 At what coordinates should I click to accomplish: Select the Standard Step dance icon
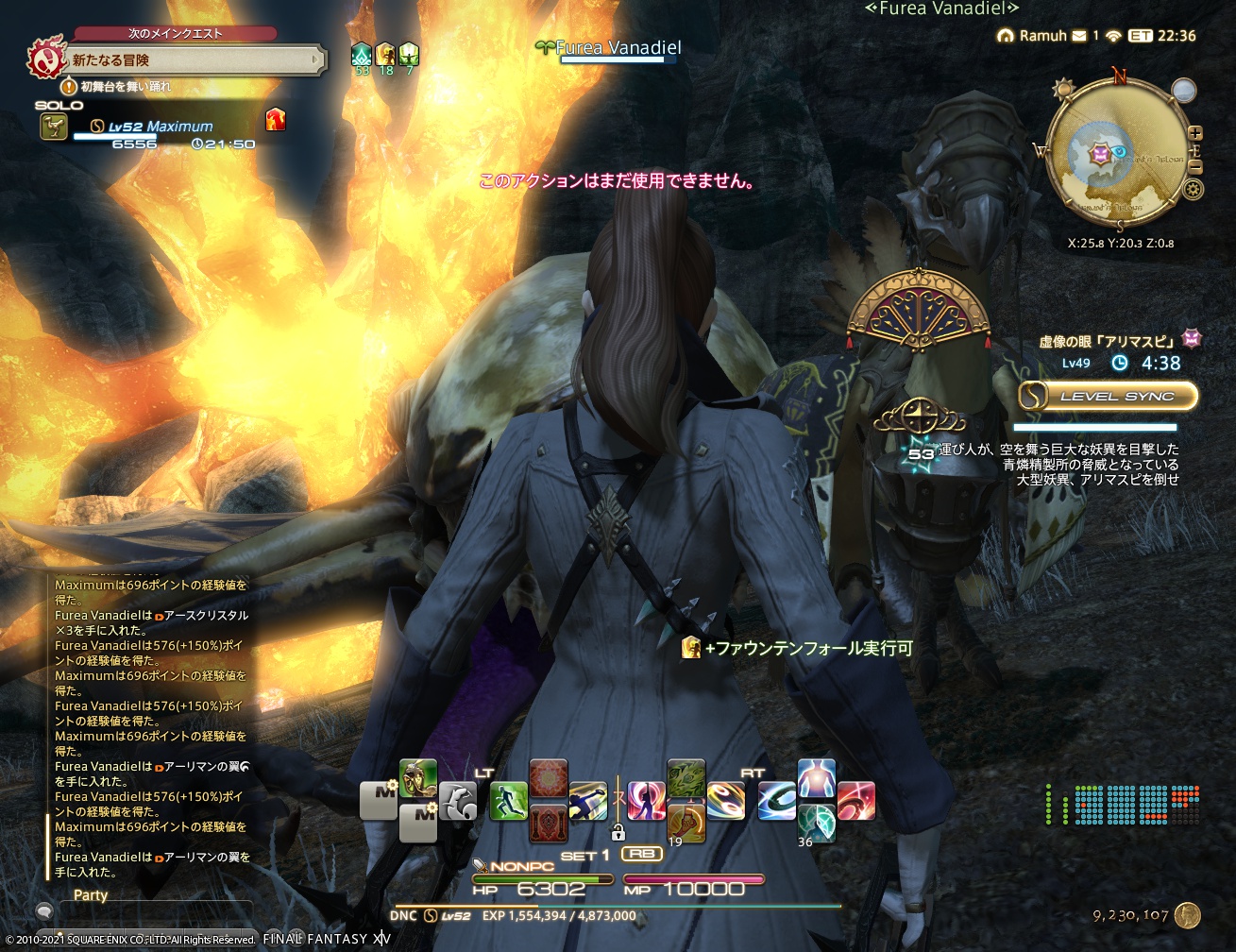(646, 796)
